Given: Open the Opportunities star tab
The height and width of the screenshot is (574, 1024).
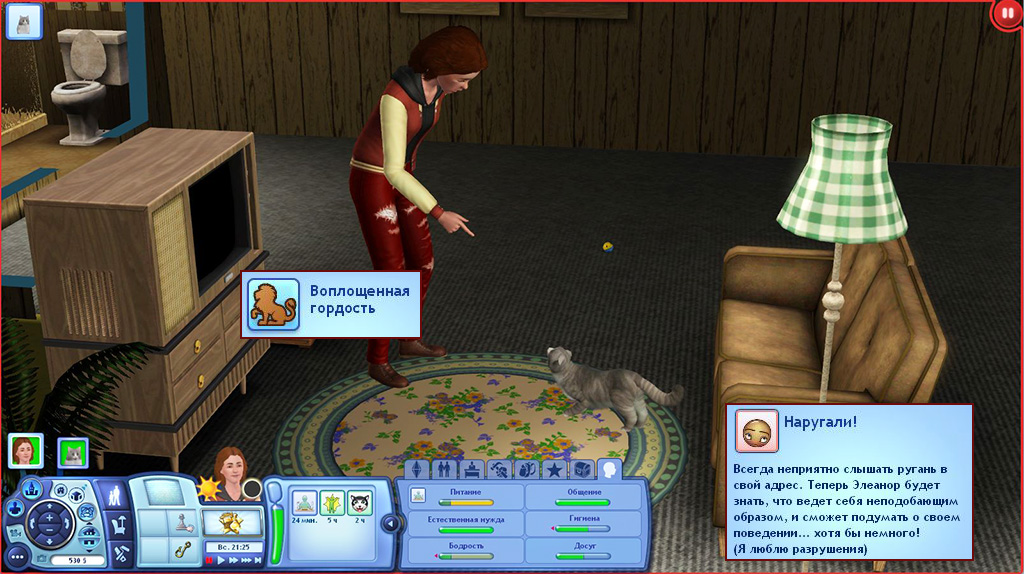Looking at the screenshot, I should [553, 468].
